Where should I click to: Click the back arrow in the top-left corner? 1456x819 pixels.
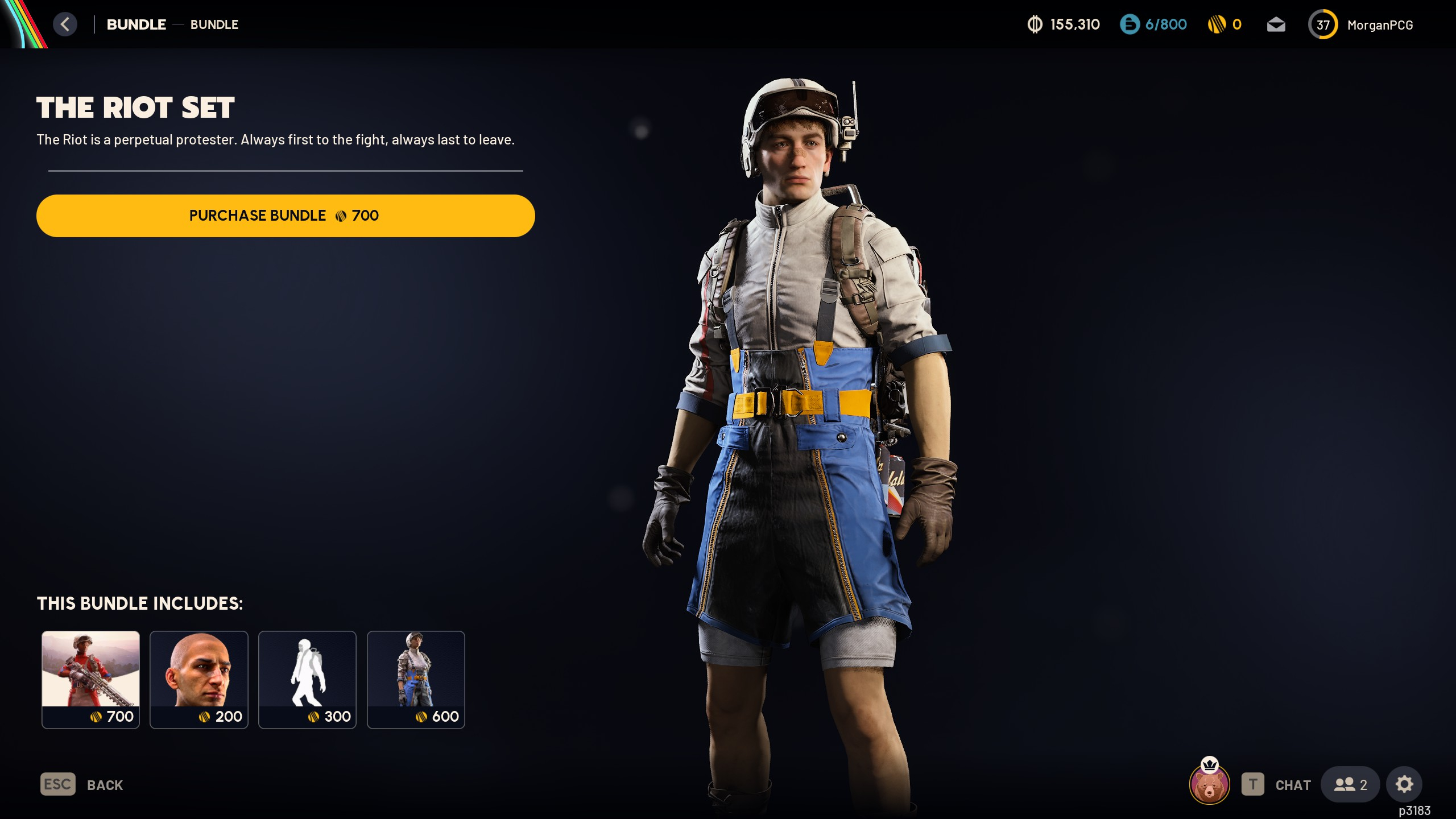(65, 24)
